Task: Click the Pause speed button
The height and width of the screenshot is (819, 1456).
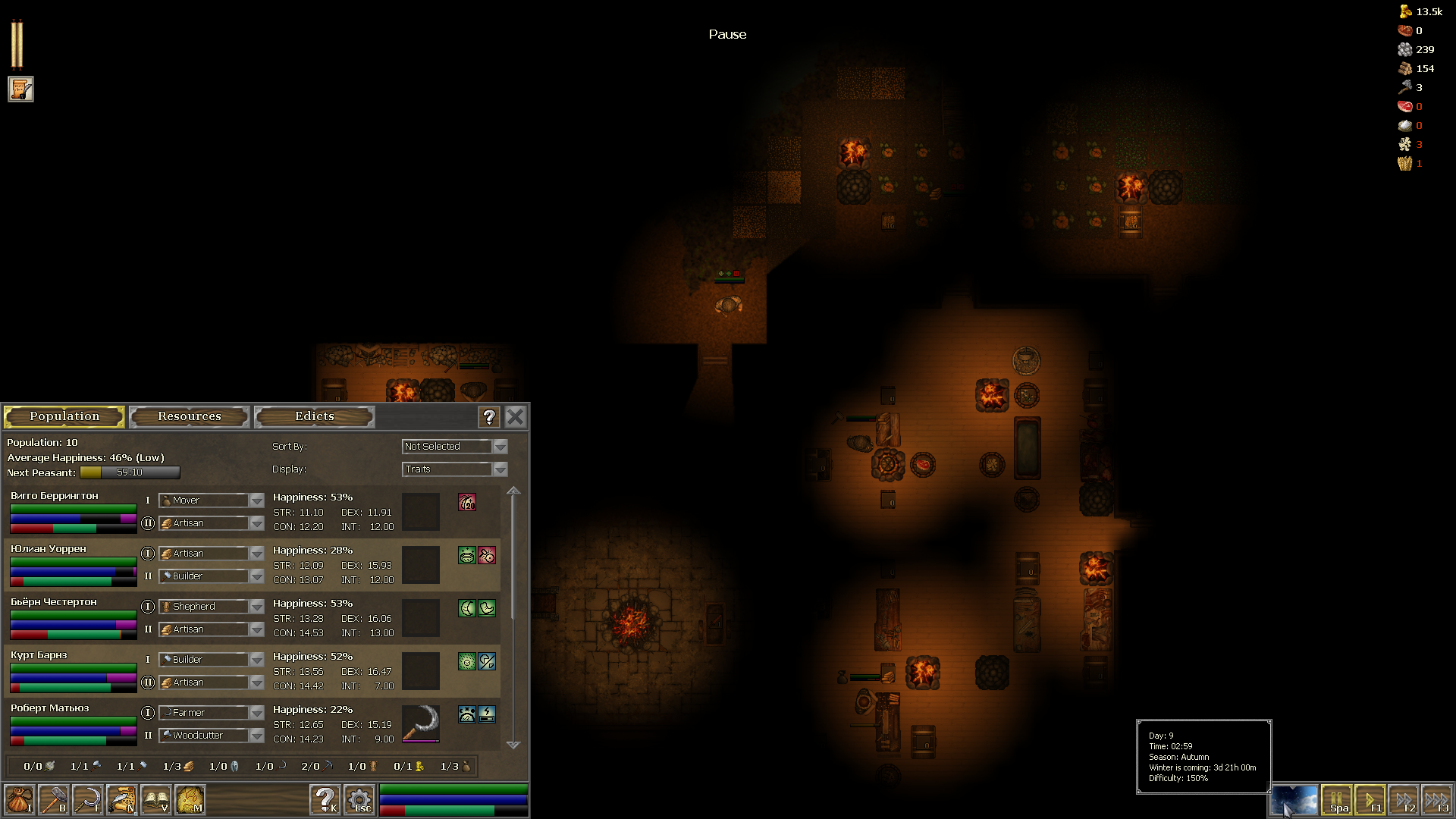Action: tap(1338, 799)
